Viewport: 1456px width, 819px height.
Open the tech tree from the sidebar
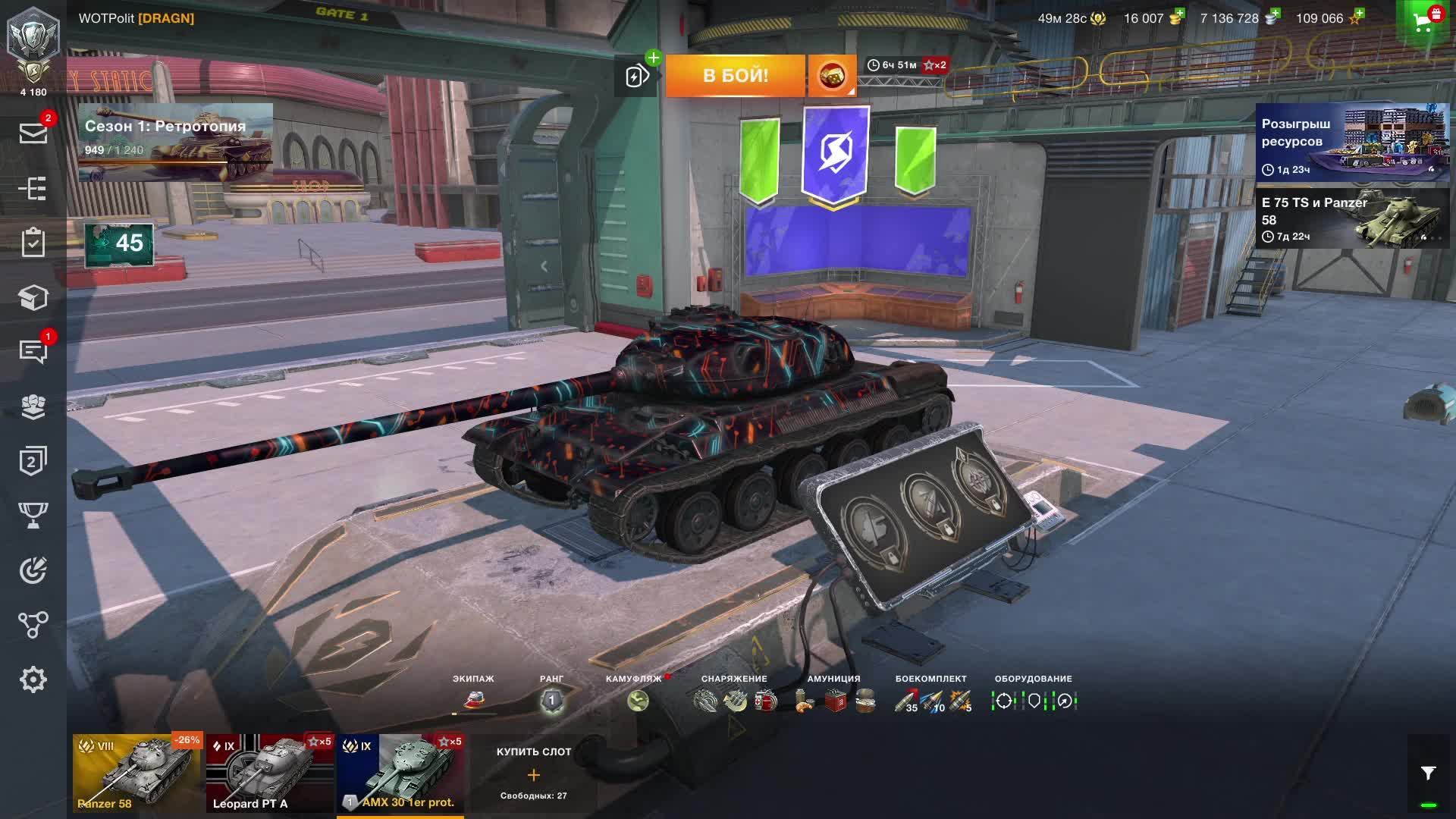33,187
